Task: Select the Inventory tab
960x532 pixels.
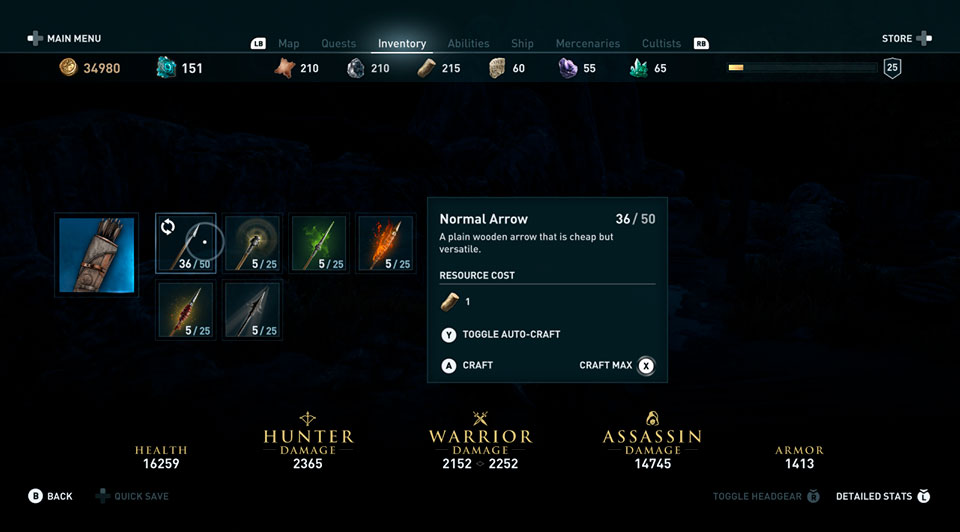Action: (x=402, y=44)
